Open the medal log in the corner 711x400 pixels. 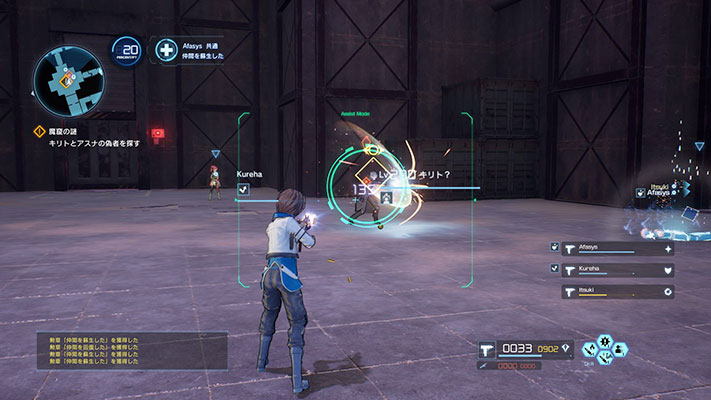pos(132,351)
